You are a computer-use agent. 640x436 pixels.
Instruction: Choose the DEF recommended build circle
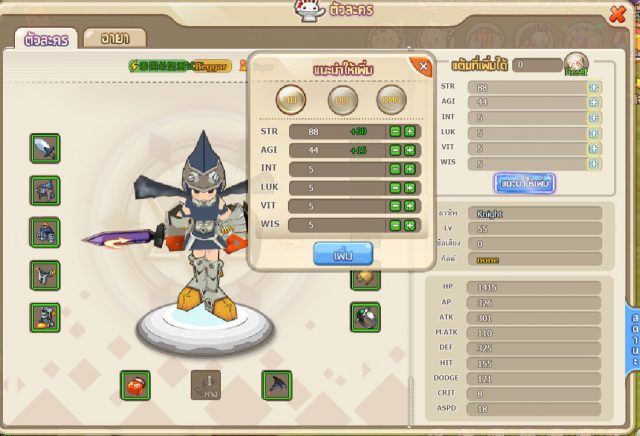[x=343, y=100]
